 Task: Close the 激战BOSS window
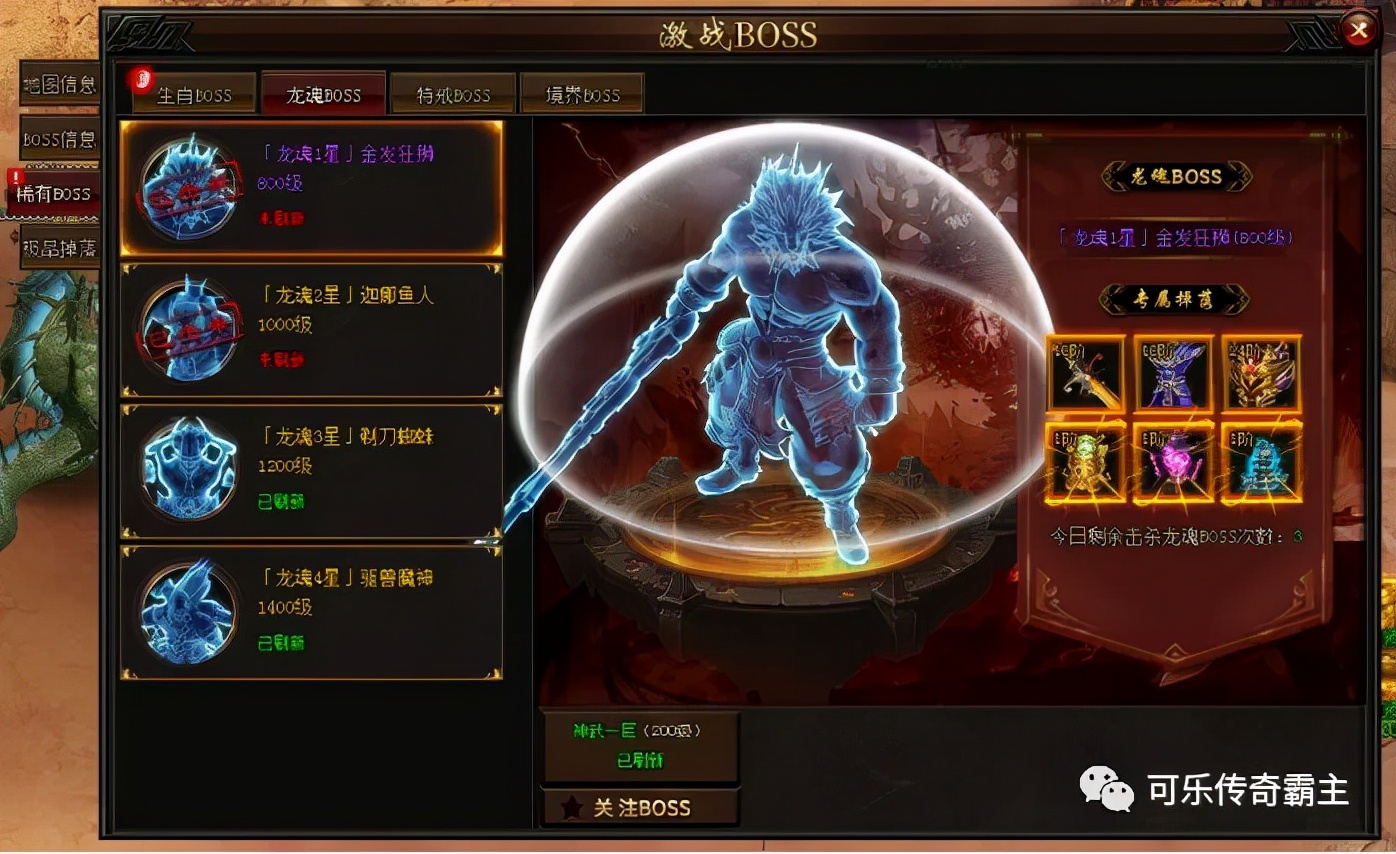[1359, 29]
